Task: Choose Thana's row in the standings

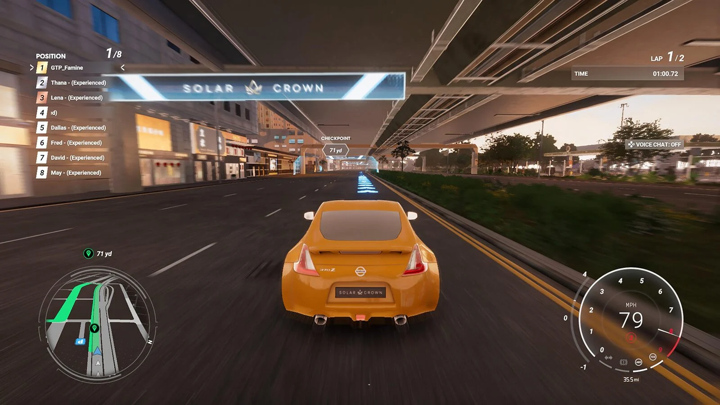Action: pos(77,82)
